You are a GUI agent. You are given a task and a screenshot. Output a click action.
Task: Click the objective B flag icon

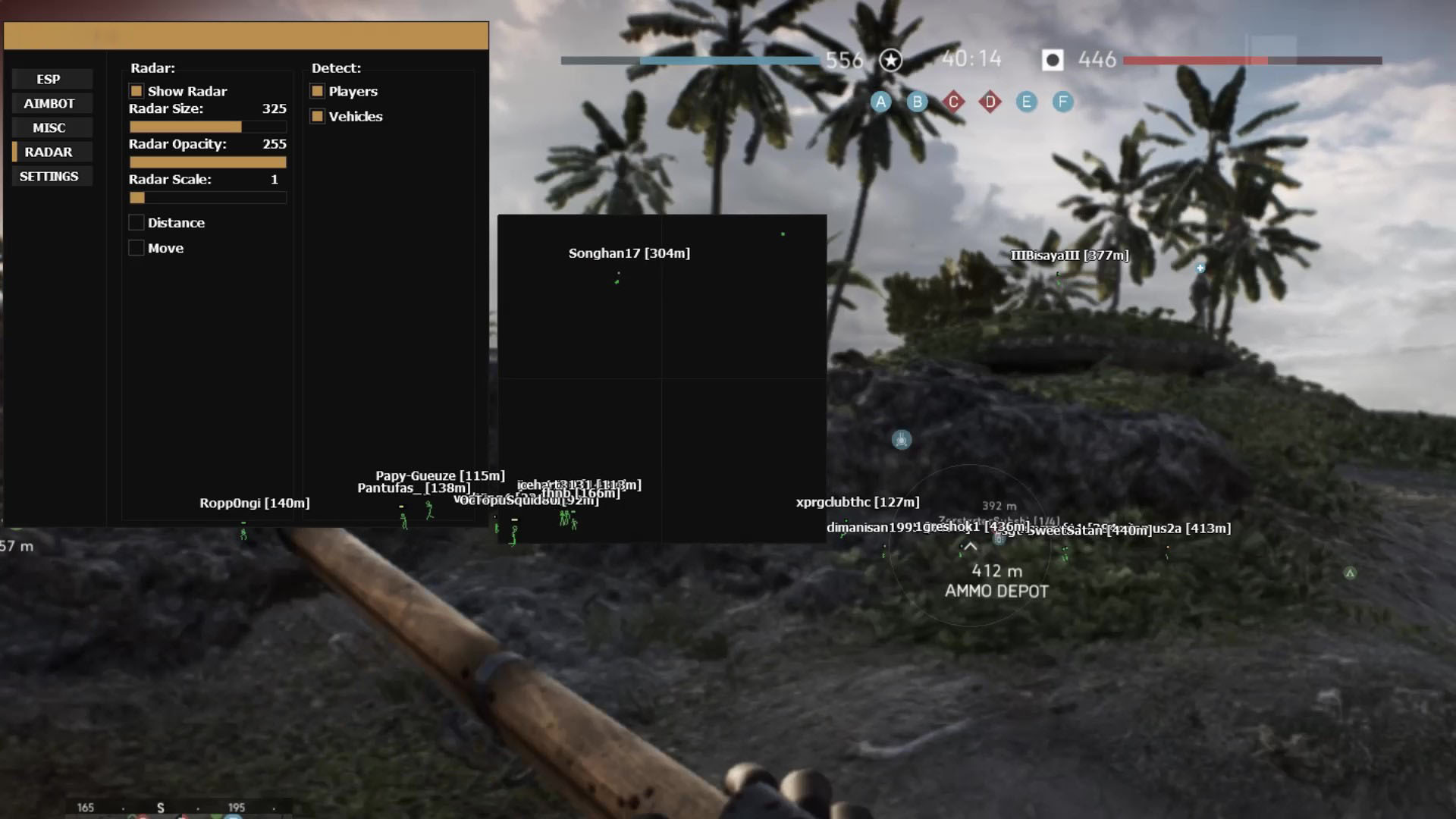point(917,102)
